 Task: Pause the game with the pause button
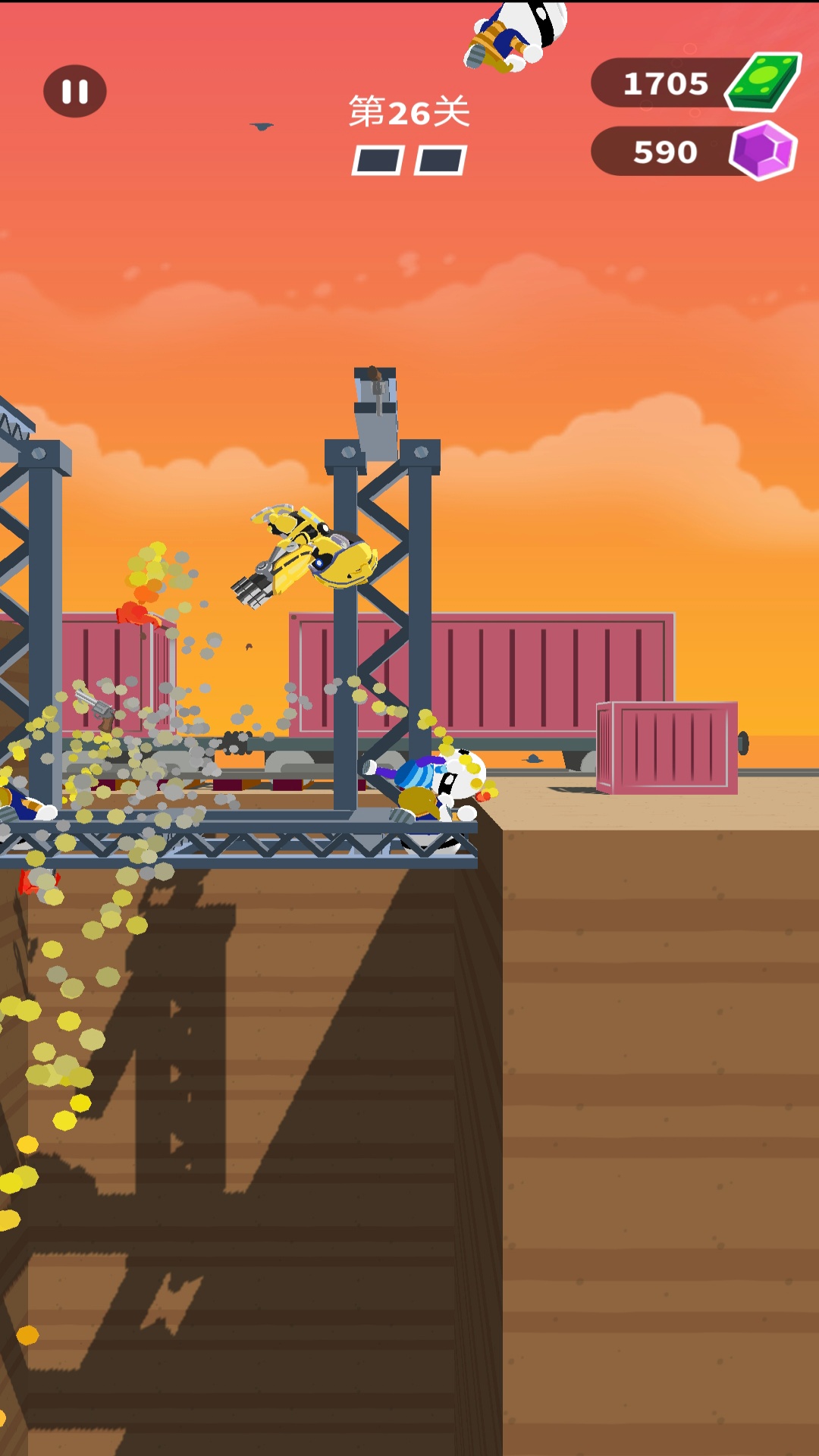tap(75, 92)
